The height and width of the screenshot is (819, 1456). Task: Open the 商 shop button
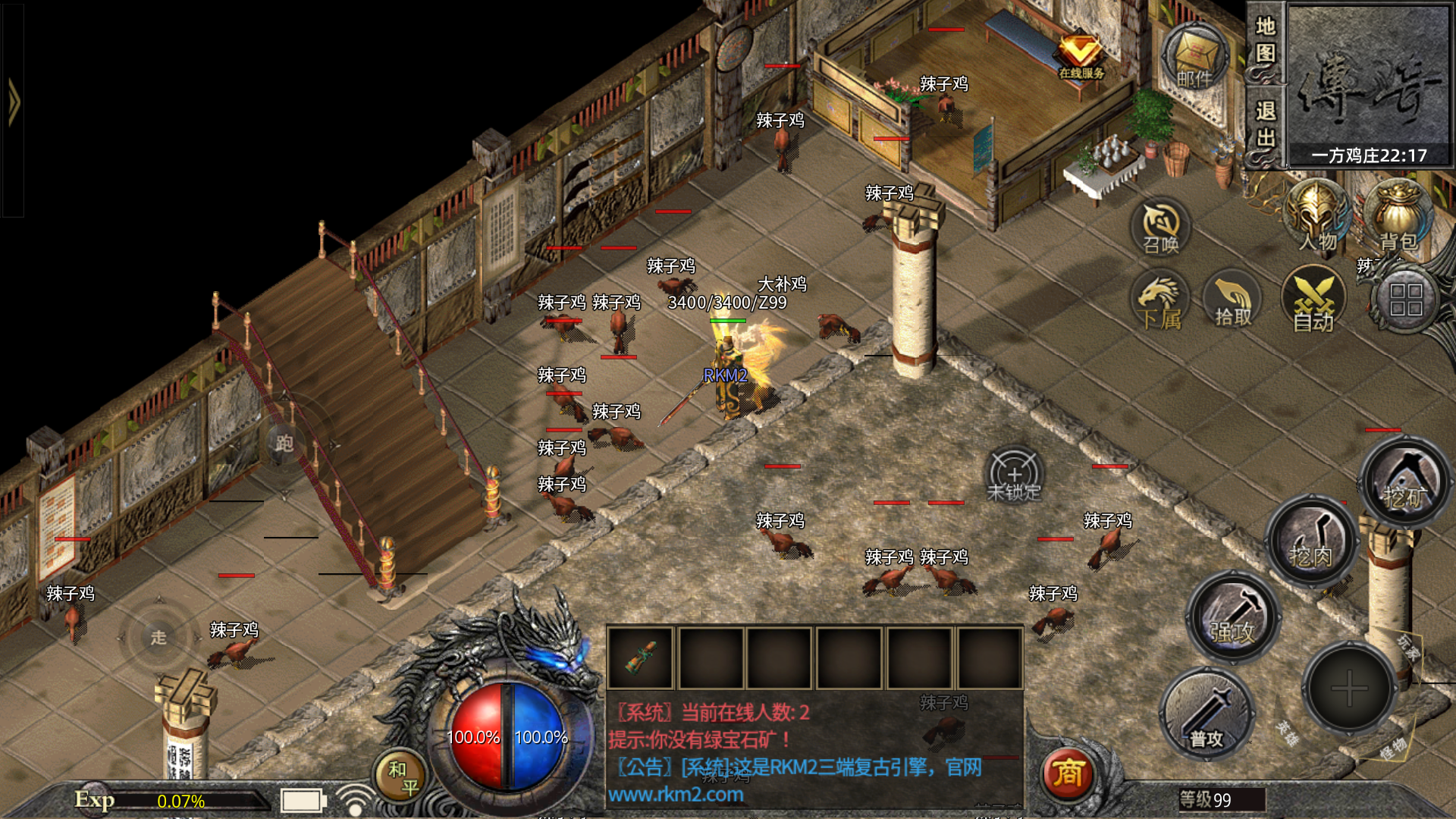pos(1068,773)
